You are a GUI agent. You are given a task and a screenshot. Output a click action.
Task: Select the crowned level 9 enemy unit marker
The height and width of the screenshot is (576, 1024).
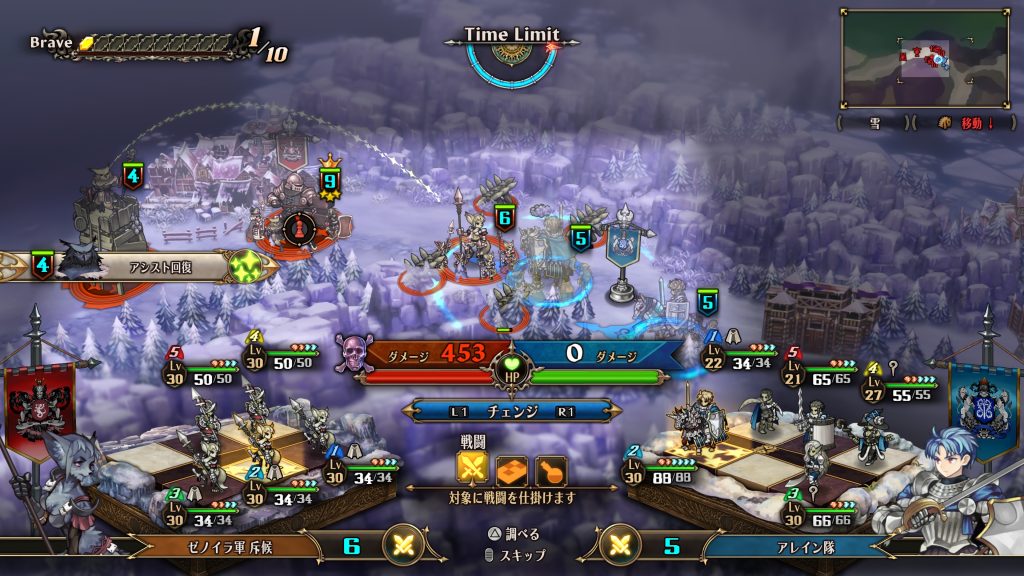click(x=329, y=181)
